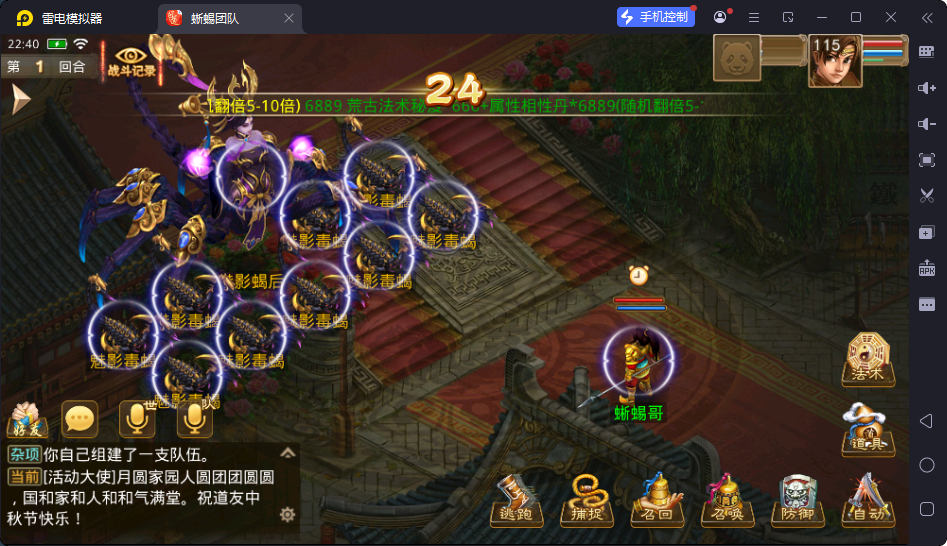Activate the 队 team voice microphone
Screen dimensions: 947x546
point(195,419)
